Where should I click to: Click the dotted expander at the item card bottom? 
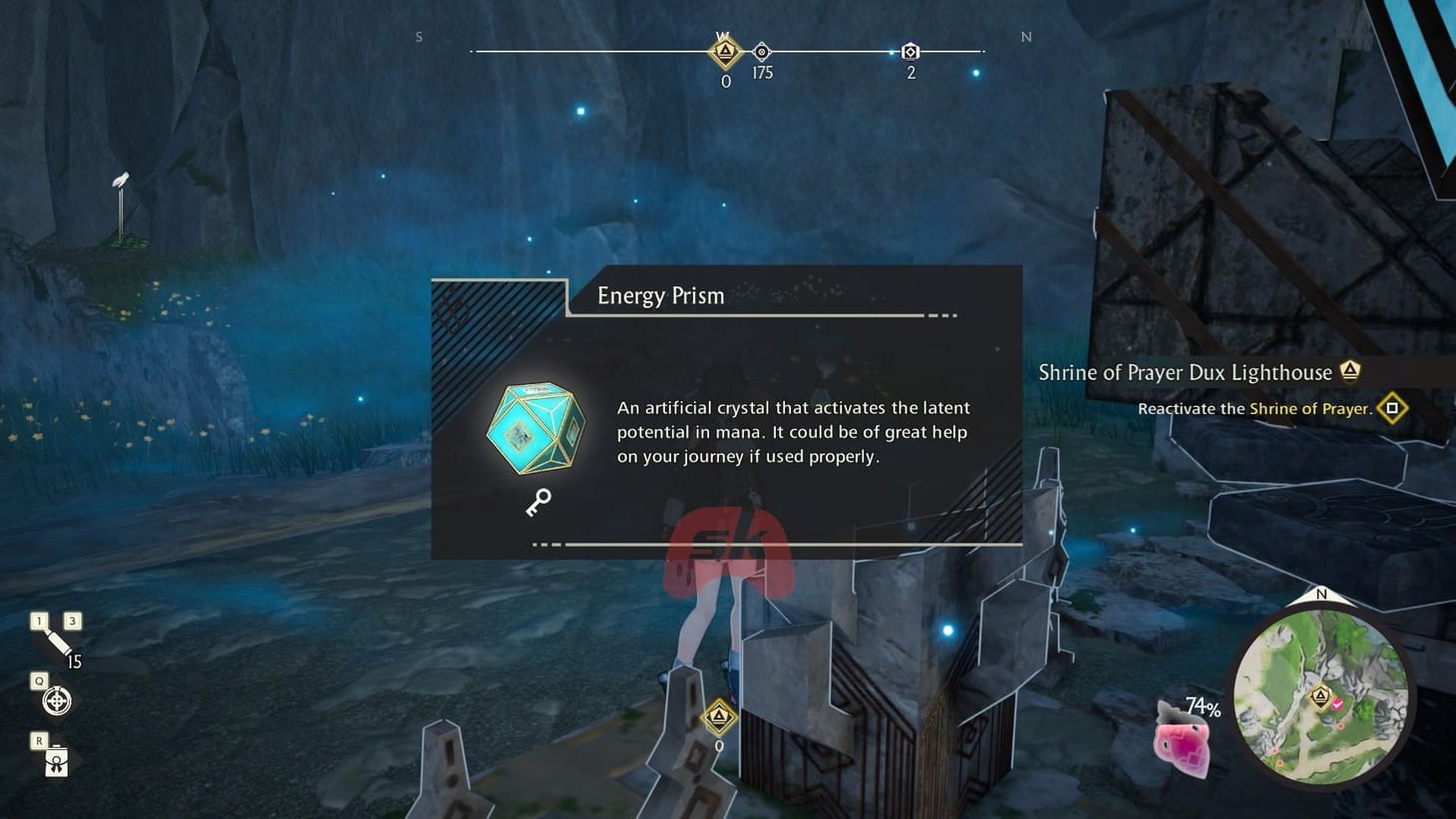click(545, 545)
